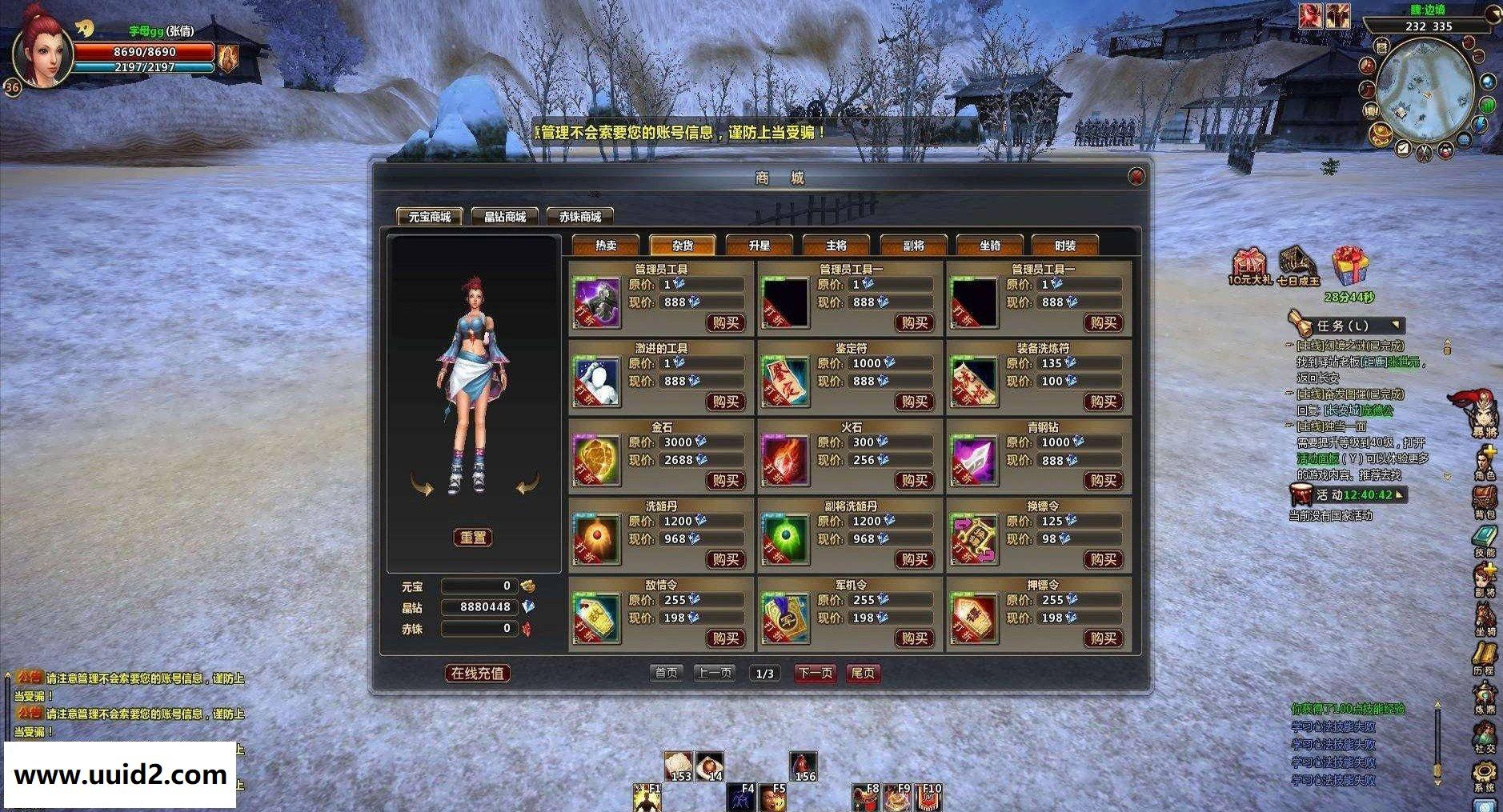Open the 时装 category tab
This screenshot has width=1503, height=812.
[1064, 246]
